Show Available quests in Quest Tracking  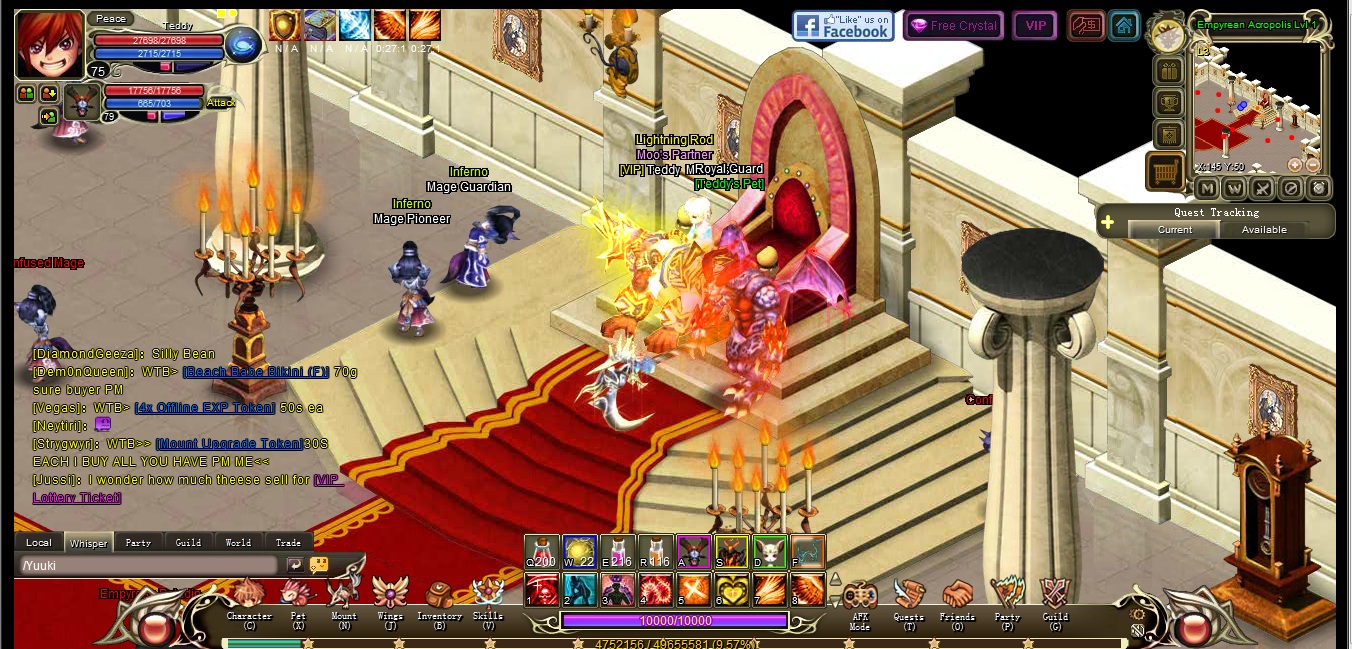click(1264, 230)
